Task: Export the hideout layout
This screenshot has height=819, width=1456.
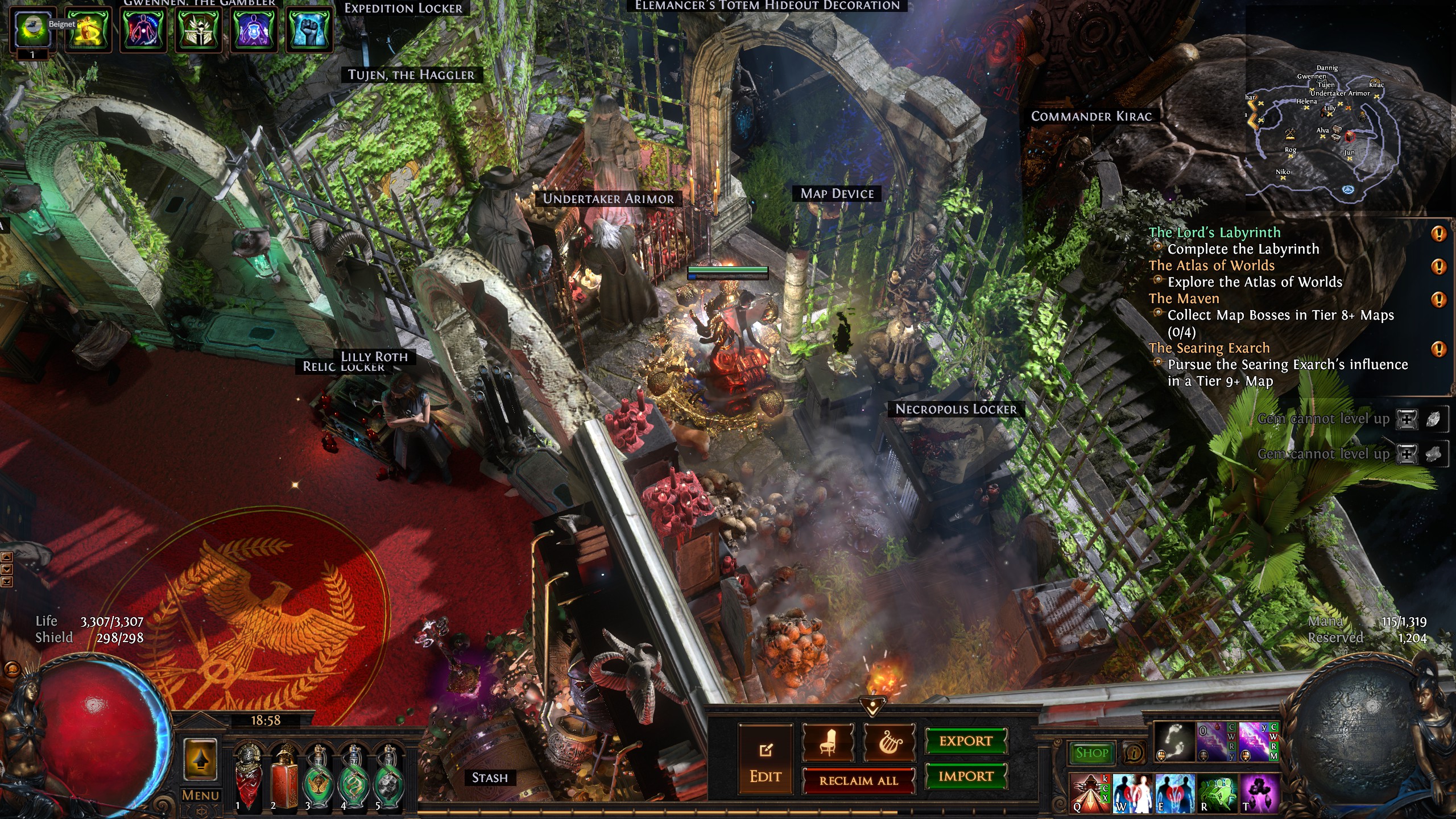Action: 966,741
